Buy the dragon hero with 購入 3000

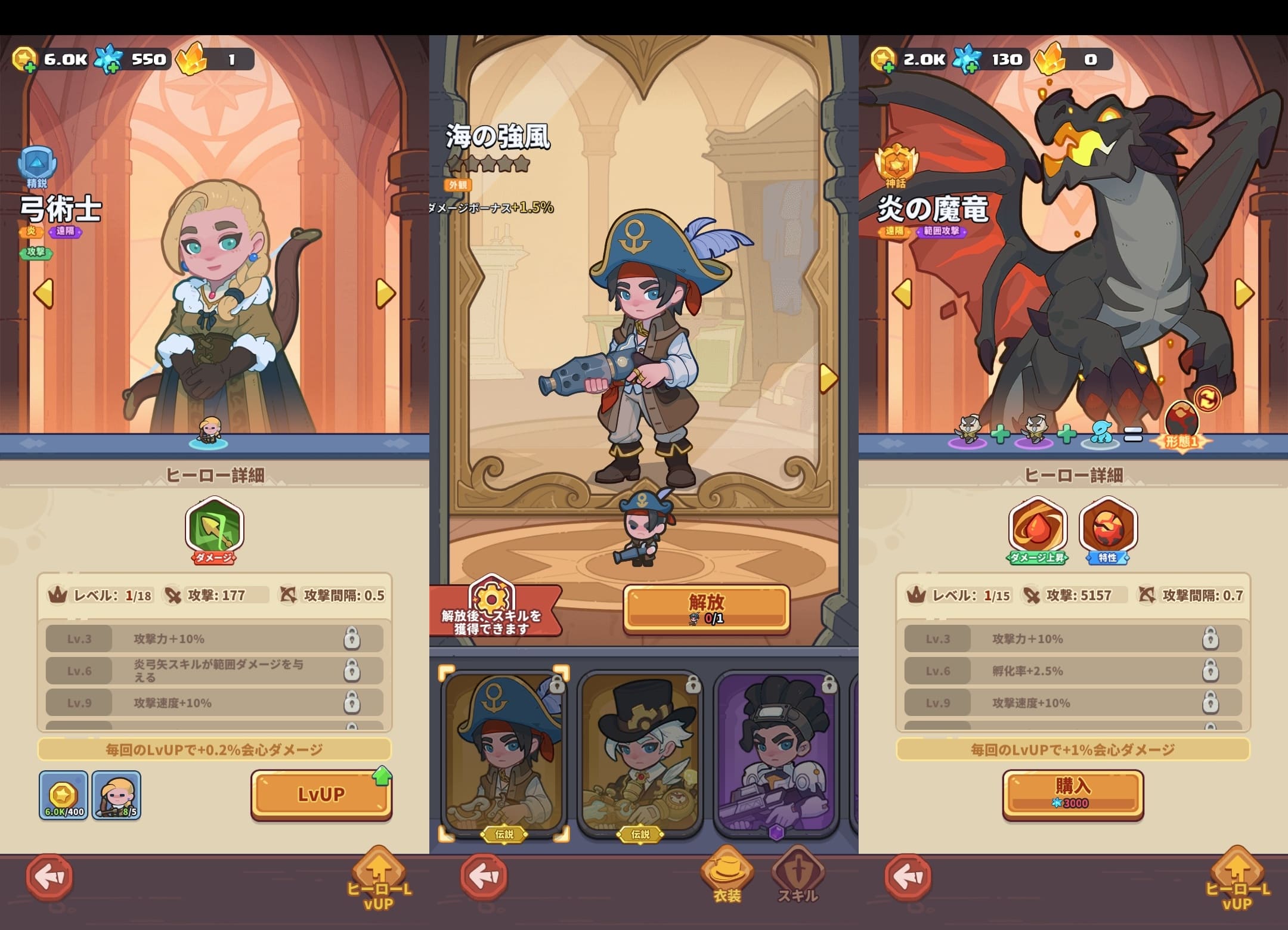tap(1072, 793)
